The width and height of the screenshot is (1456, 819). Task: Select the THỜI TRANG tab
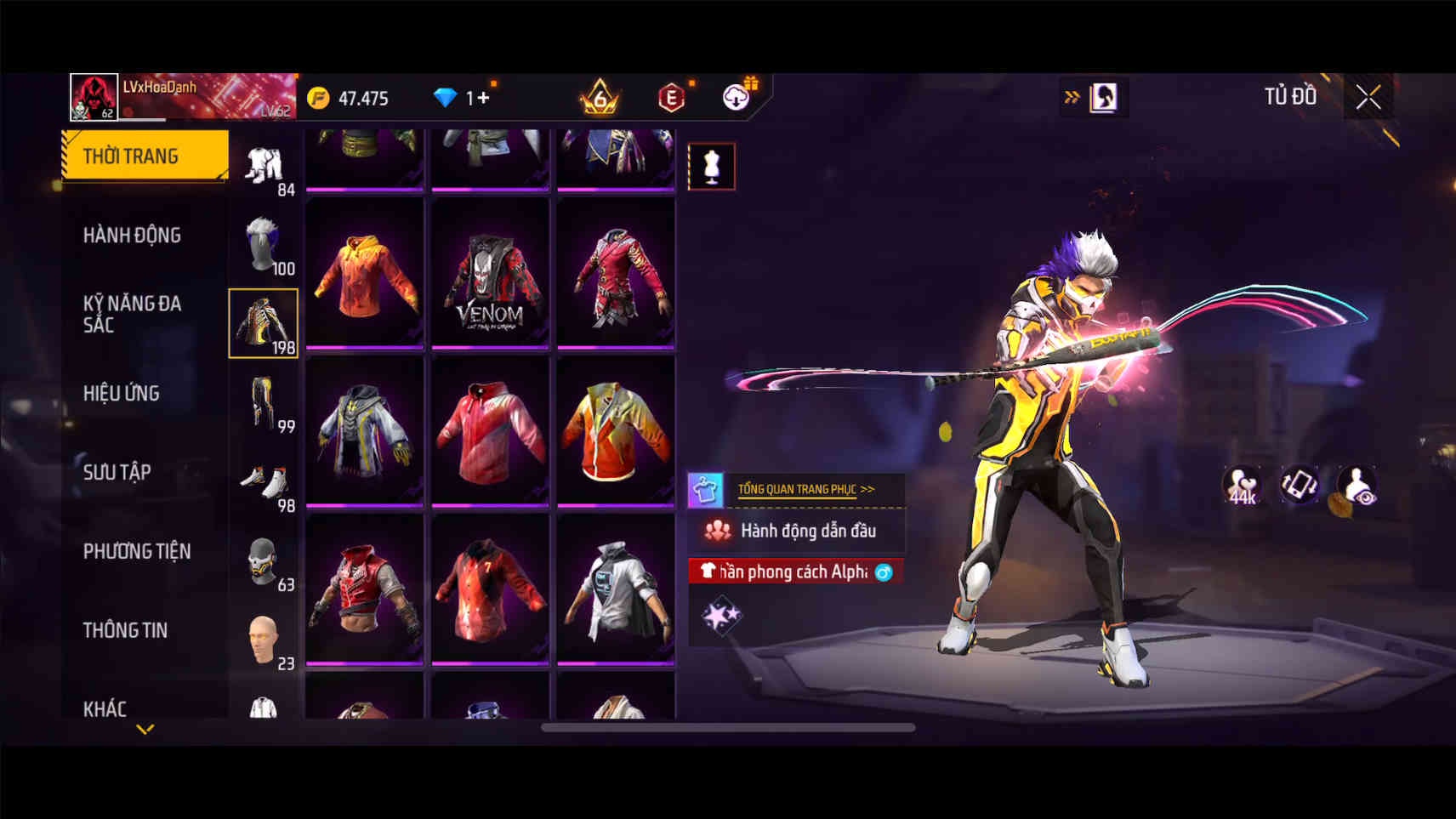(145, 156)
